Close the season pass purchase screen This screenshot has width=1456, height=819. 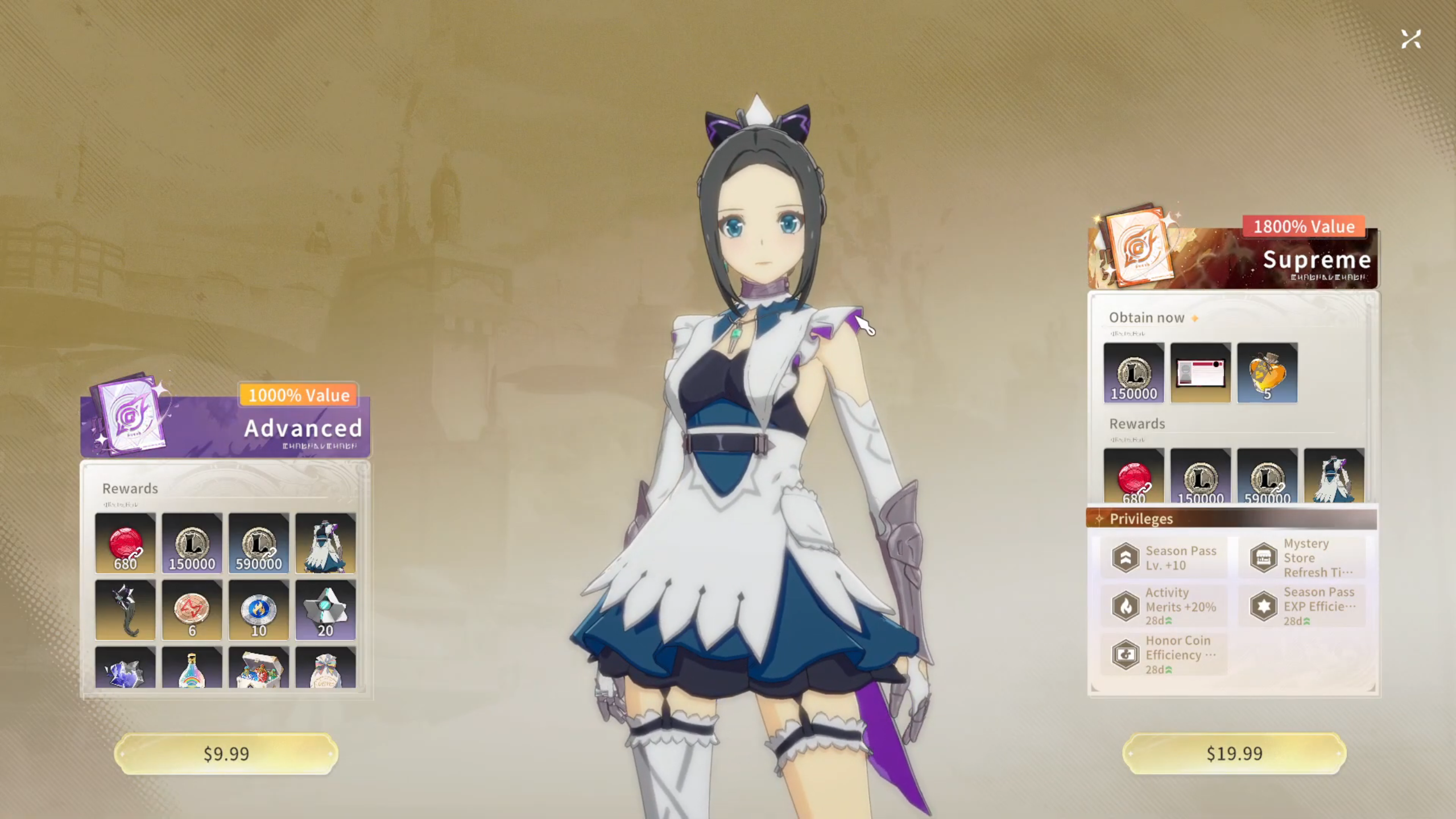pos(1410,39)
